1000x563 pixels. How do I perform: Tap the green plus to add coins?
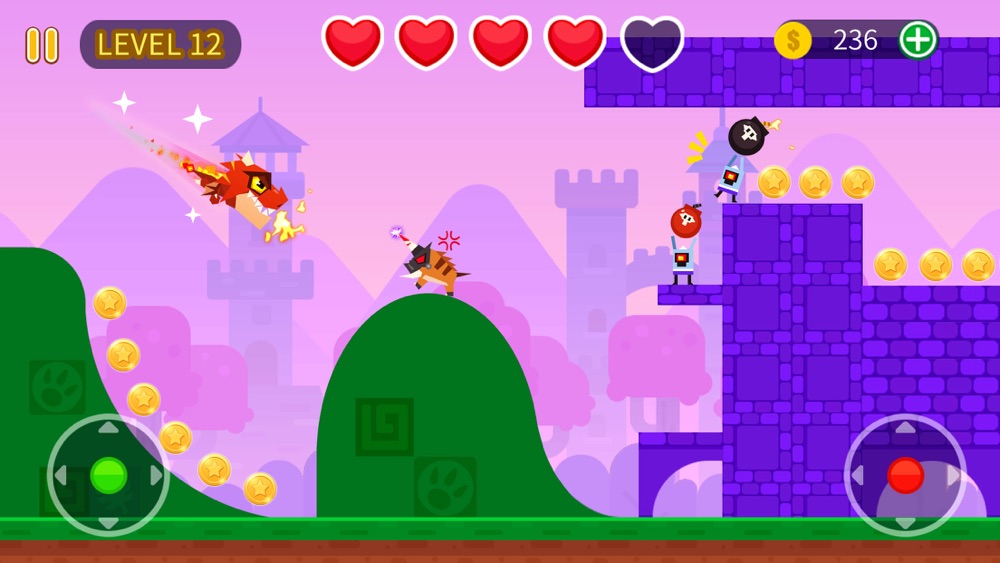click(917, 40)
